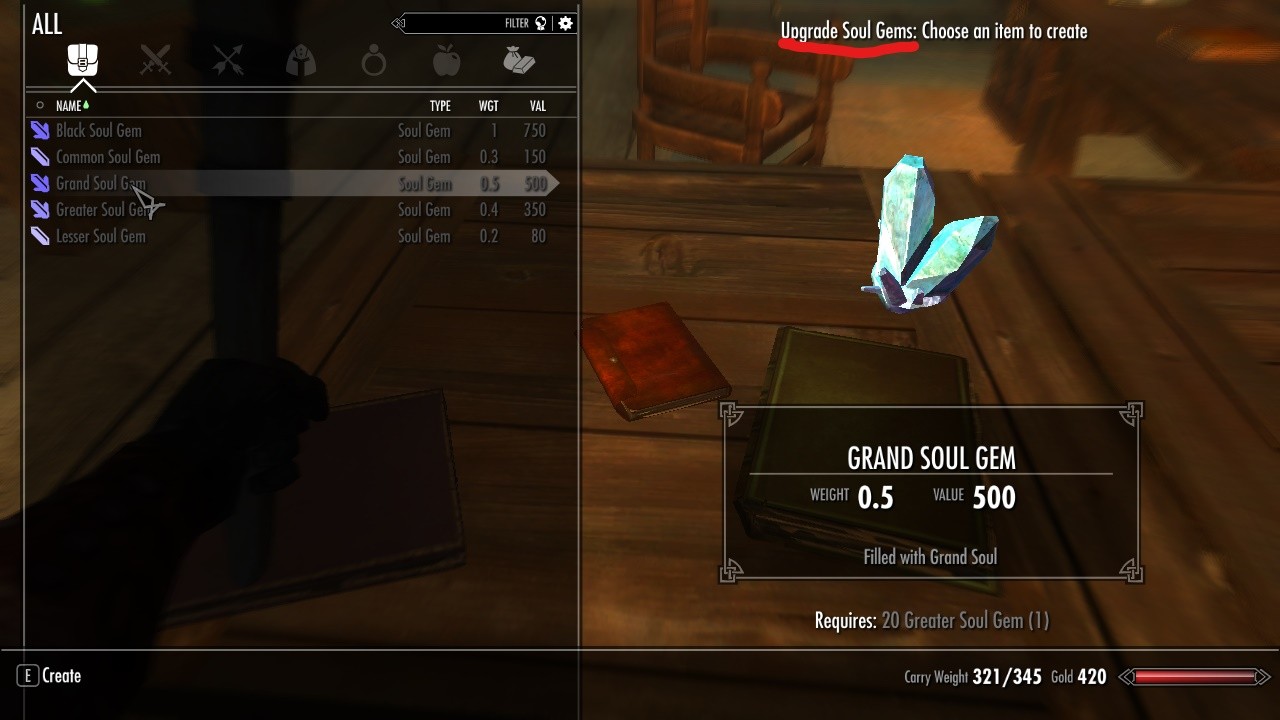Image resolution: width=1280 pixels, height=720 pixels.
Task: Select the Black Soul Gem row
Action: point(98,131)
